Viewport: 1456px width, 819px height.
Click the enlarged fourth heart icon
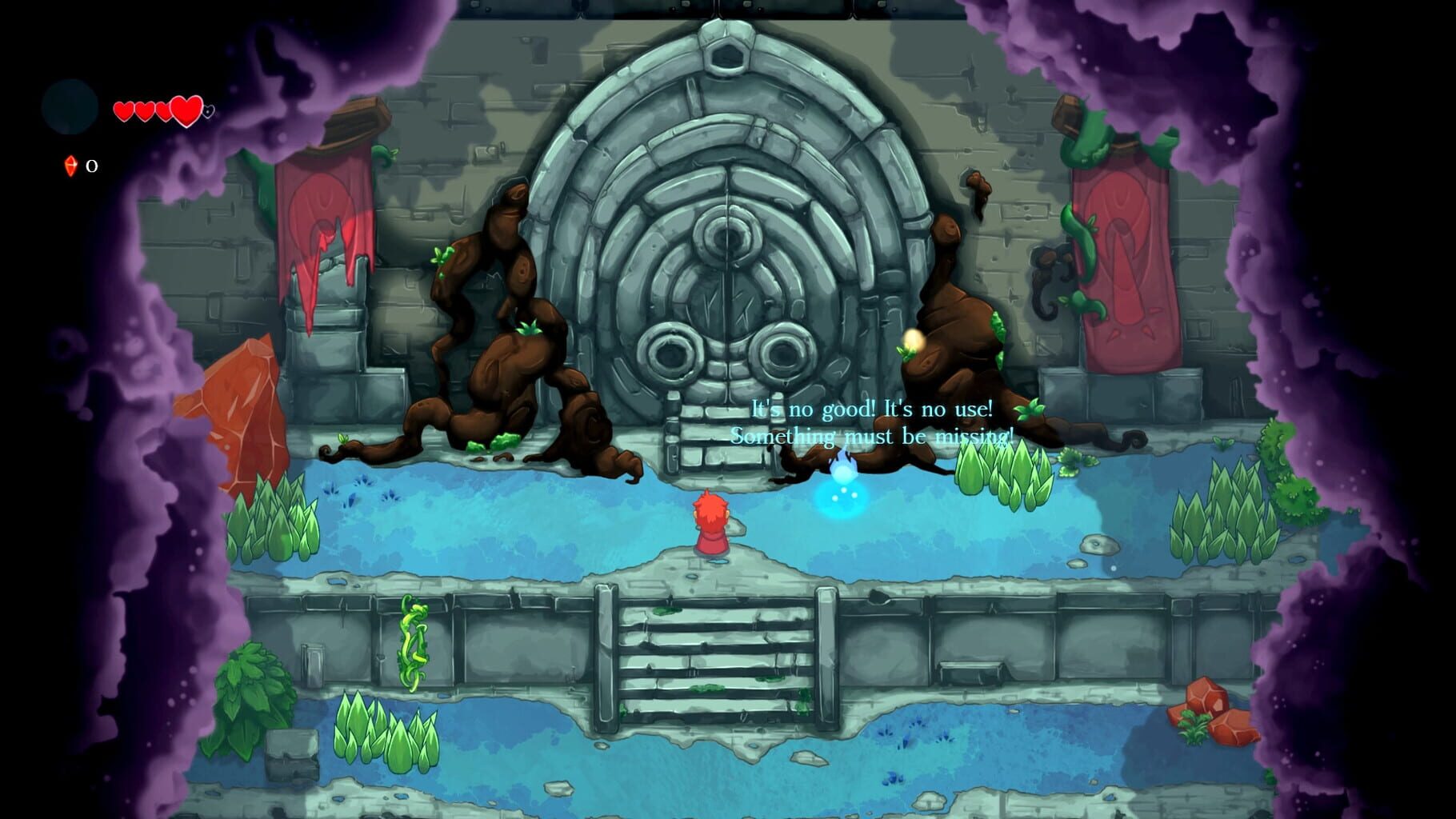point(186,111)
